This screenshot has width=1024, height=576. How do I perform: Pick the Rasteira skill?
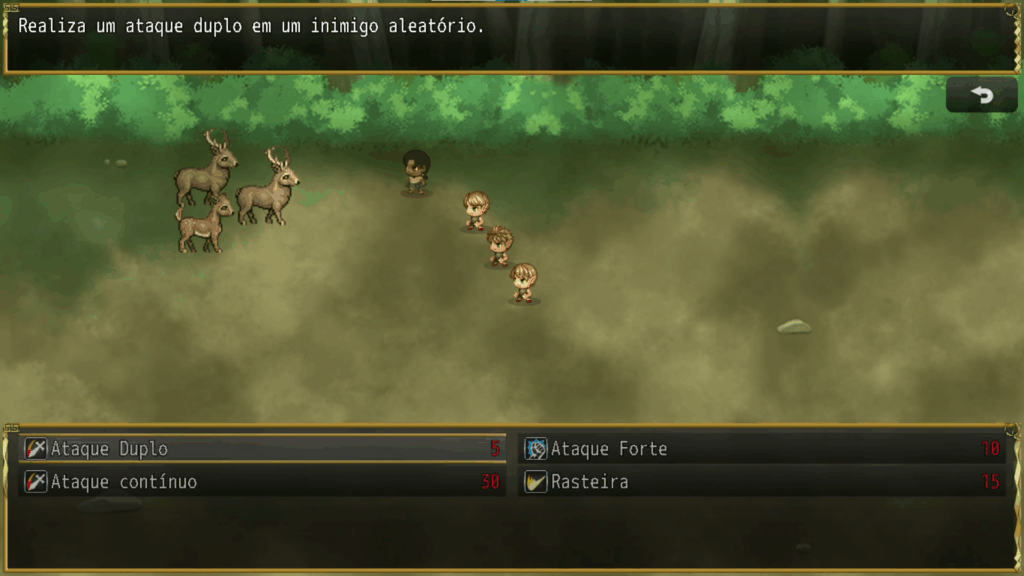point(761,482)
